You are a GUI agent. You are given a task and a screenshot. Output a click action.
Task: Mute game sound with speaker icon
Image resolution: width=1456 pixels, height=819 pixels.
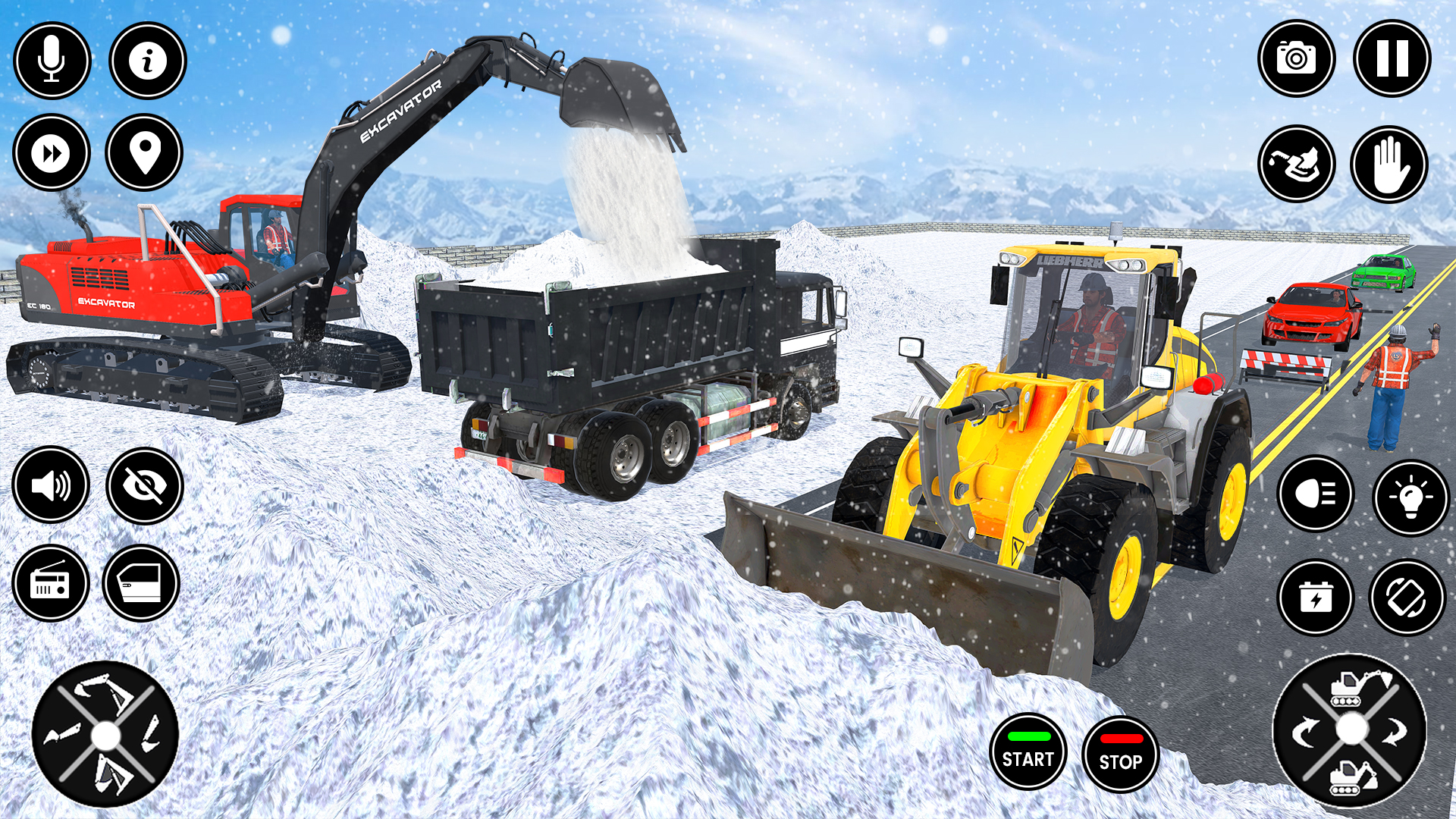pyautogui.click(x=51, y=485)
